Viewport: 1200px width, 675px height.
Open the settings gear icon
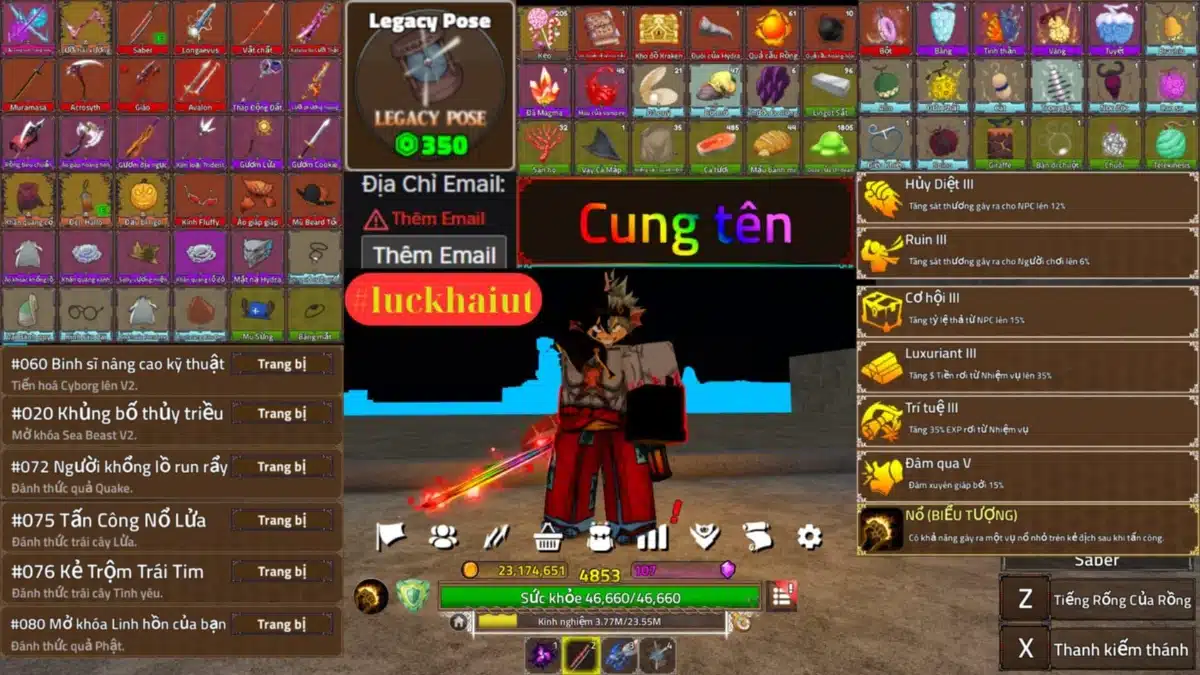click(809, 537)
